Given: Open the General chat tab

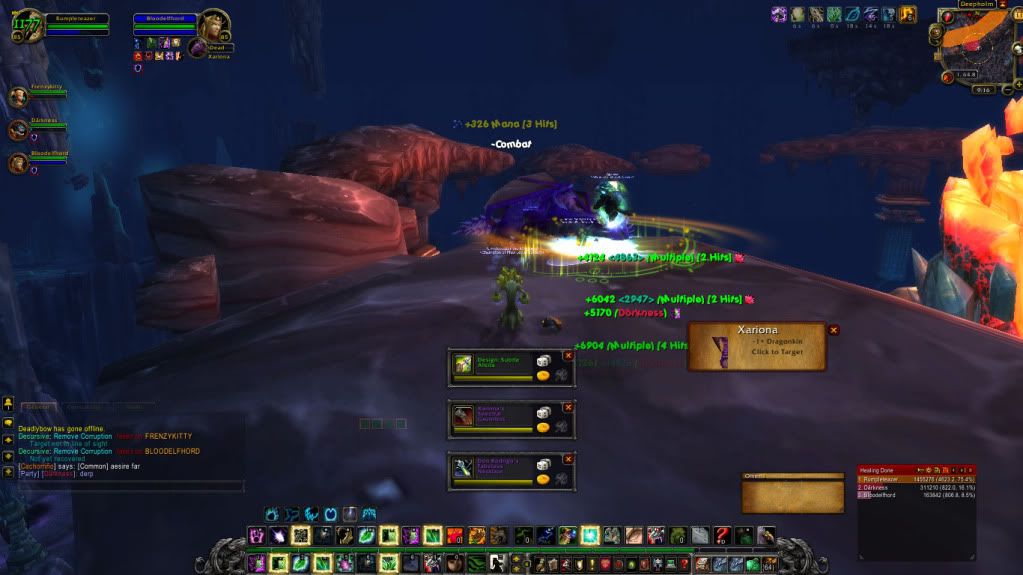Looking at the screenshot, I should (x=38, y=407).
